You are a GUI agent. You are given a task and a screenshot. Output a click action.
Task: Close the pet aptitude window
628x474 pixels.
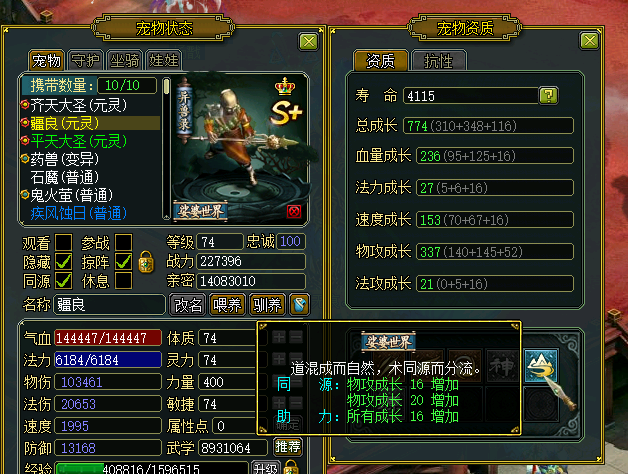click(590, 41)
